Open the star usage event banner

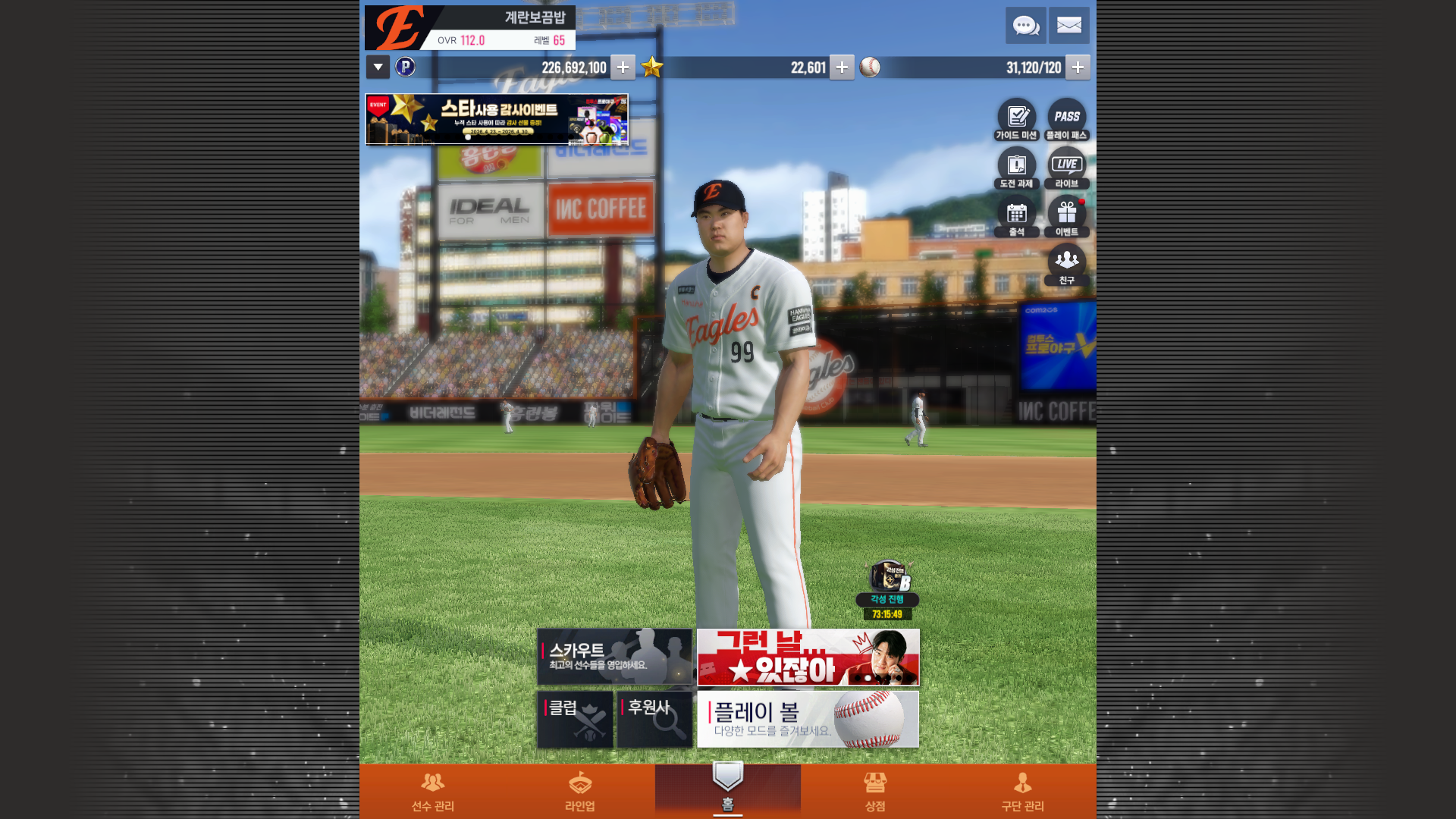coord(497,119)
